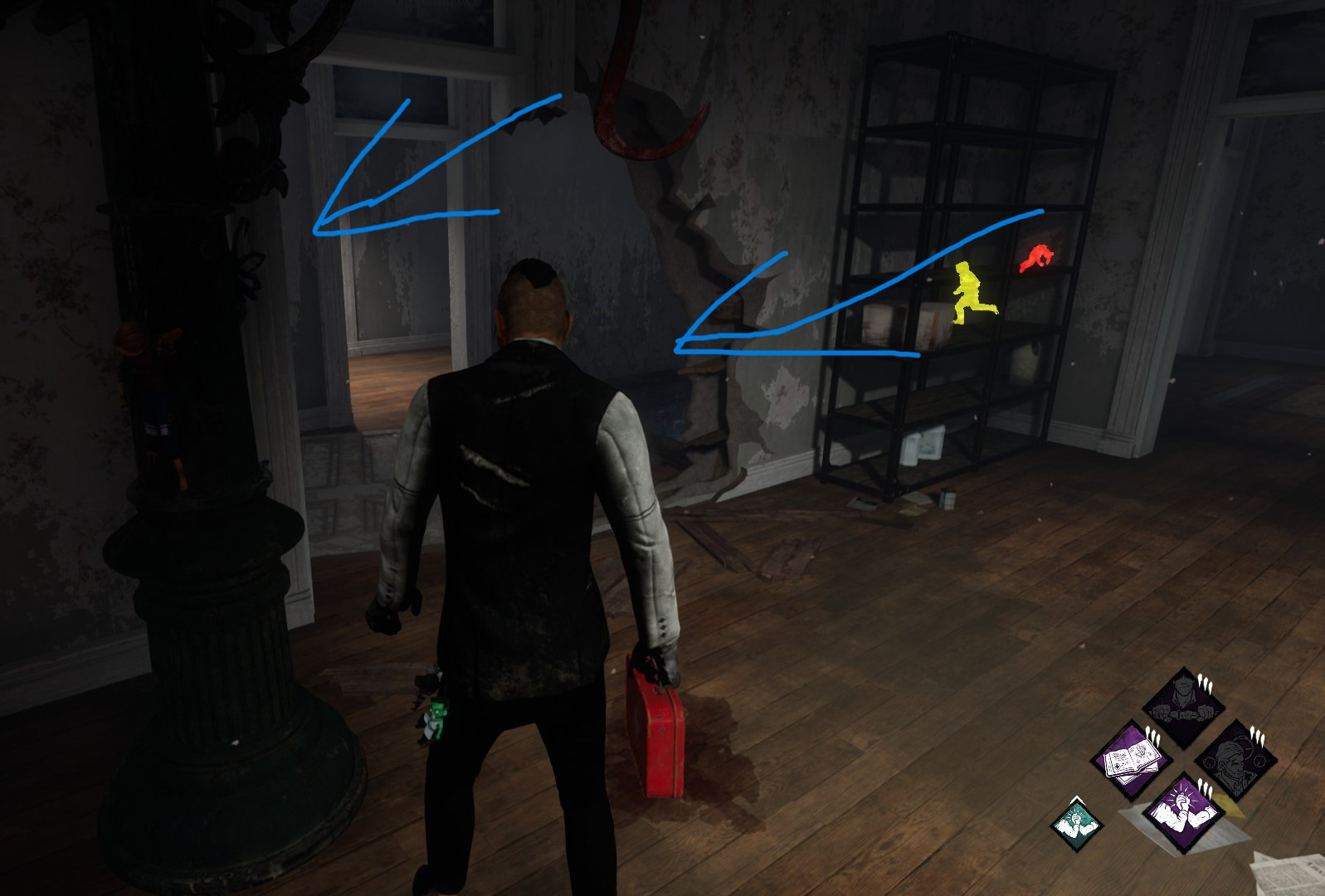Click the candle tallies on the top perk

pyautogui.click(x=1204, y=683)
